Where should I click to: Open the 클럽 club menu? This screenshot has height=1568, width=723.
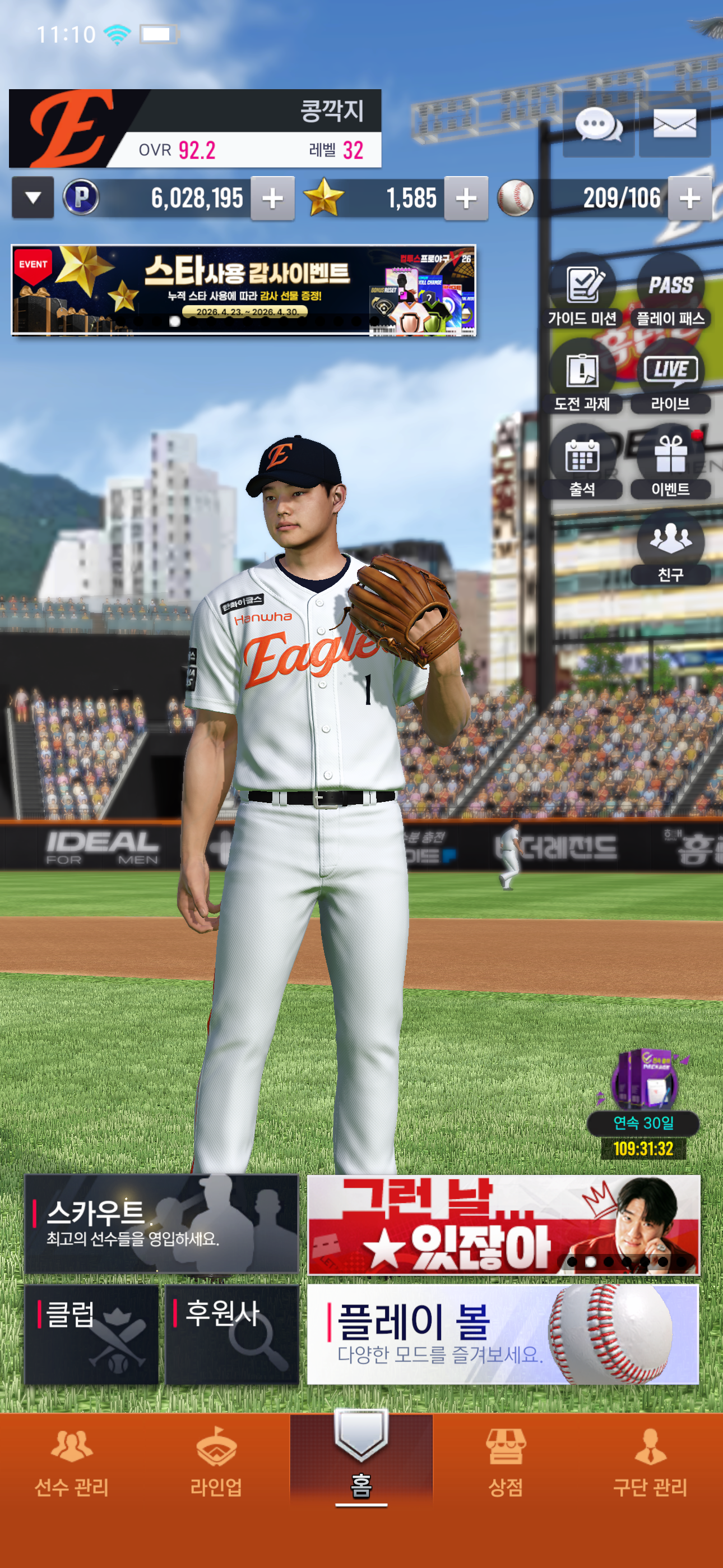click(91, 1334)
